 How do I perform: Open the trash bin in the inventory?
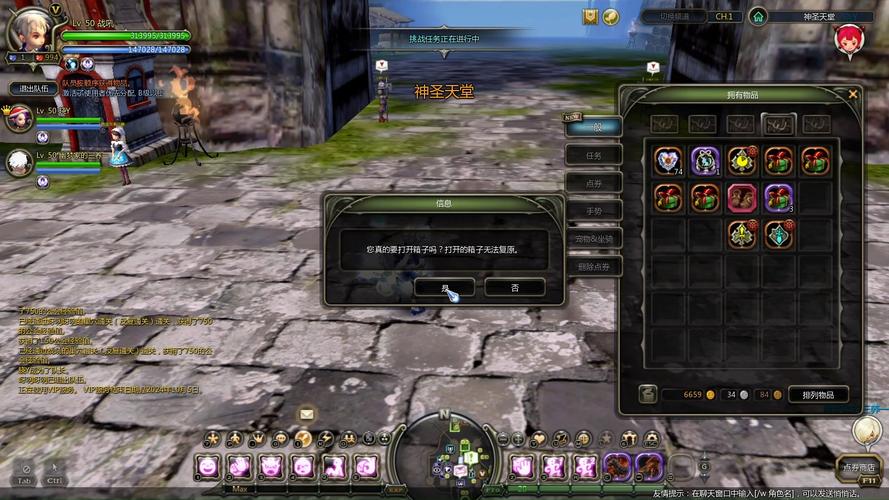tap(648, 394)
